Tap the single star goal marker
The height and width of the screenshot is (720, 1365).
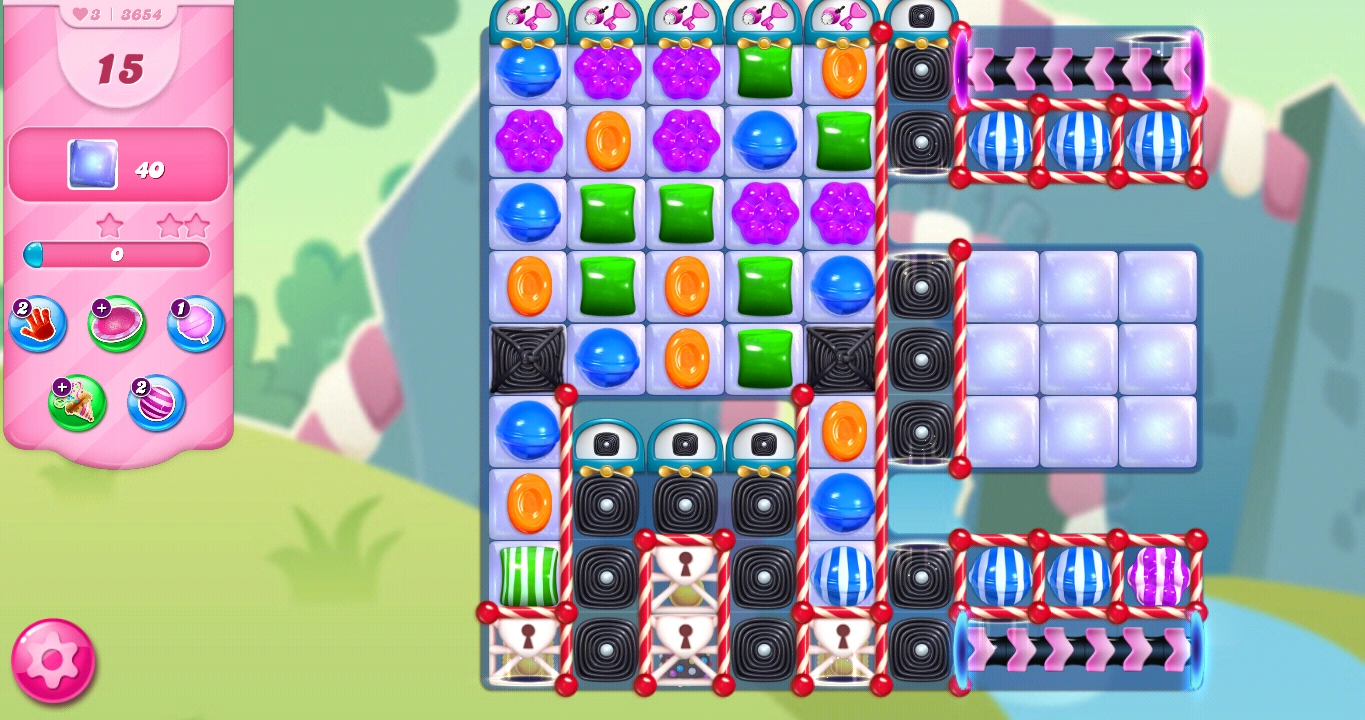click(x=110, y=224)
